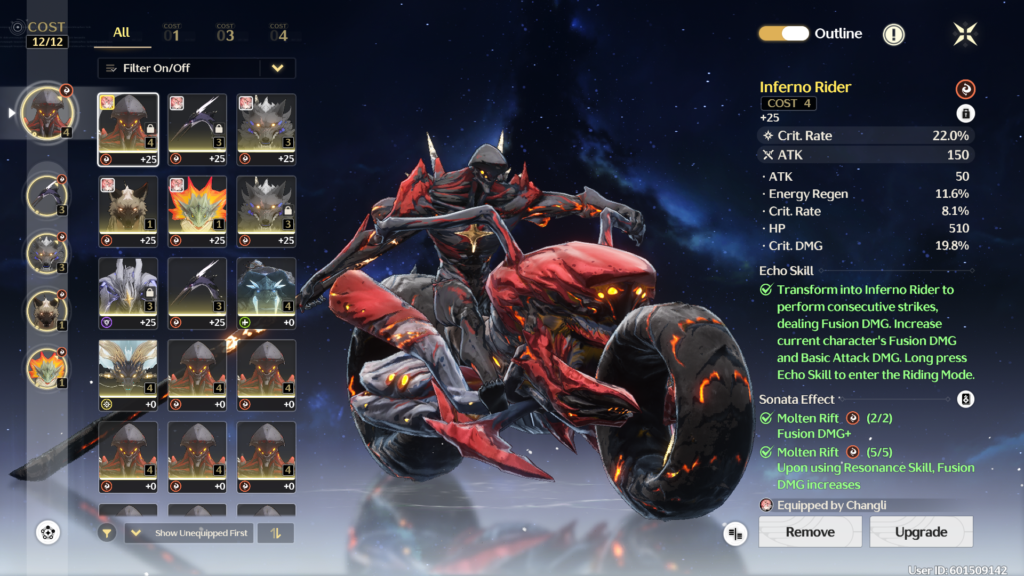The image size is (1024, 576).
Task: Click the funnel filter icon
Action: 106,533
